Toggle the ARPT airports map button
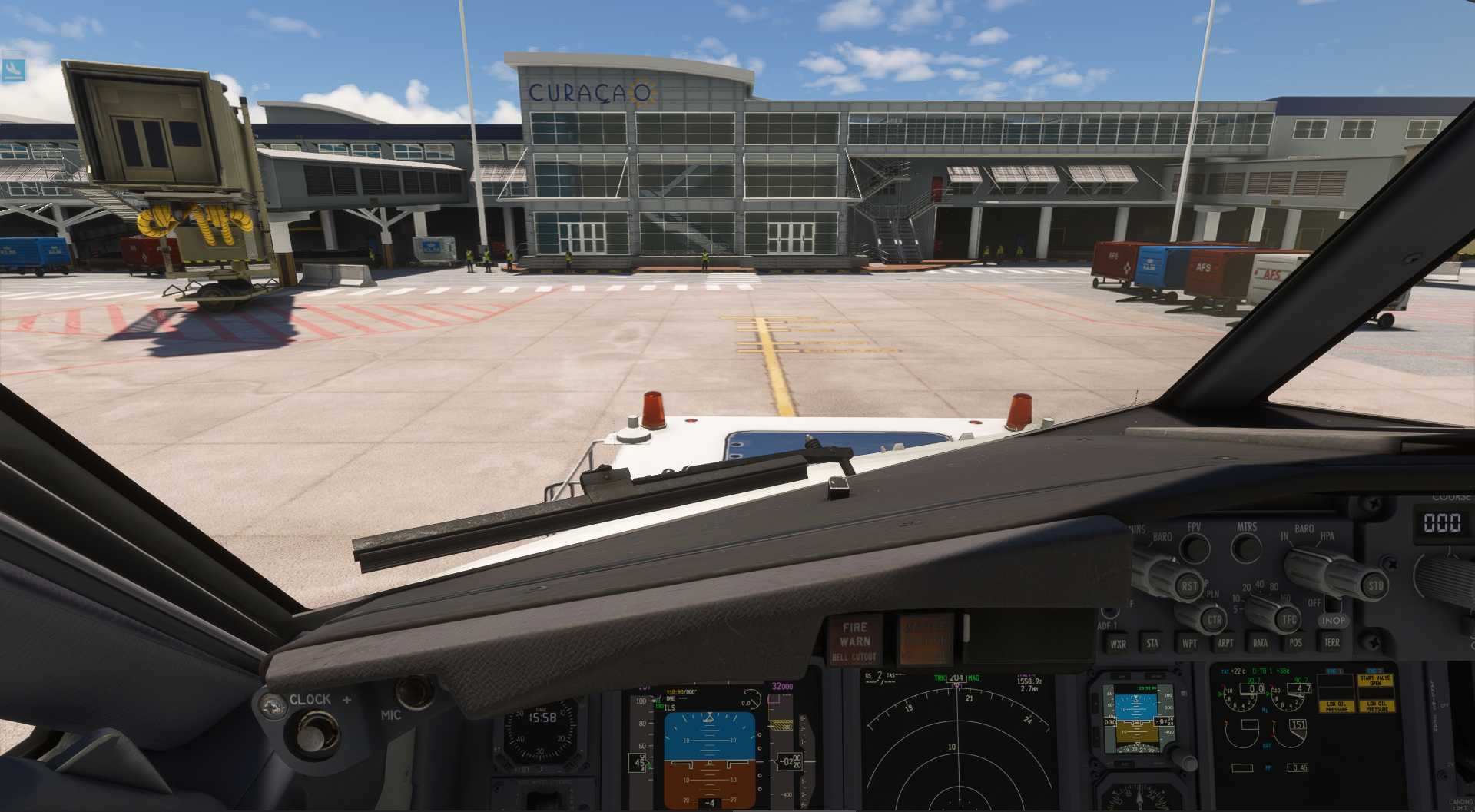This screenshot has height=812, width=1475. [1225, 643]
